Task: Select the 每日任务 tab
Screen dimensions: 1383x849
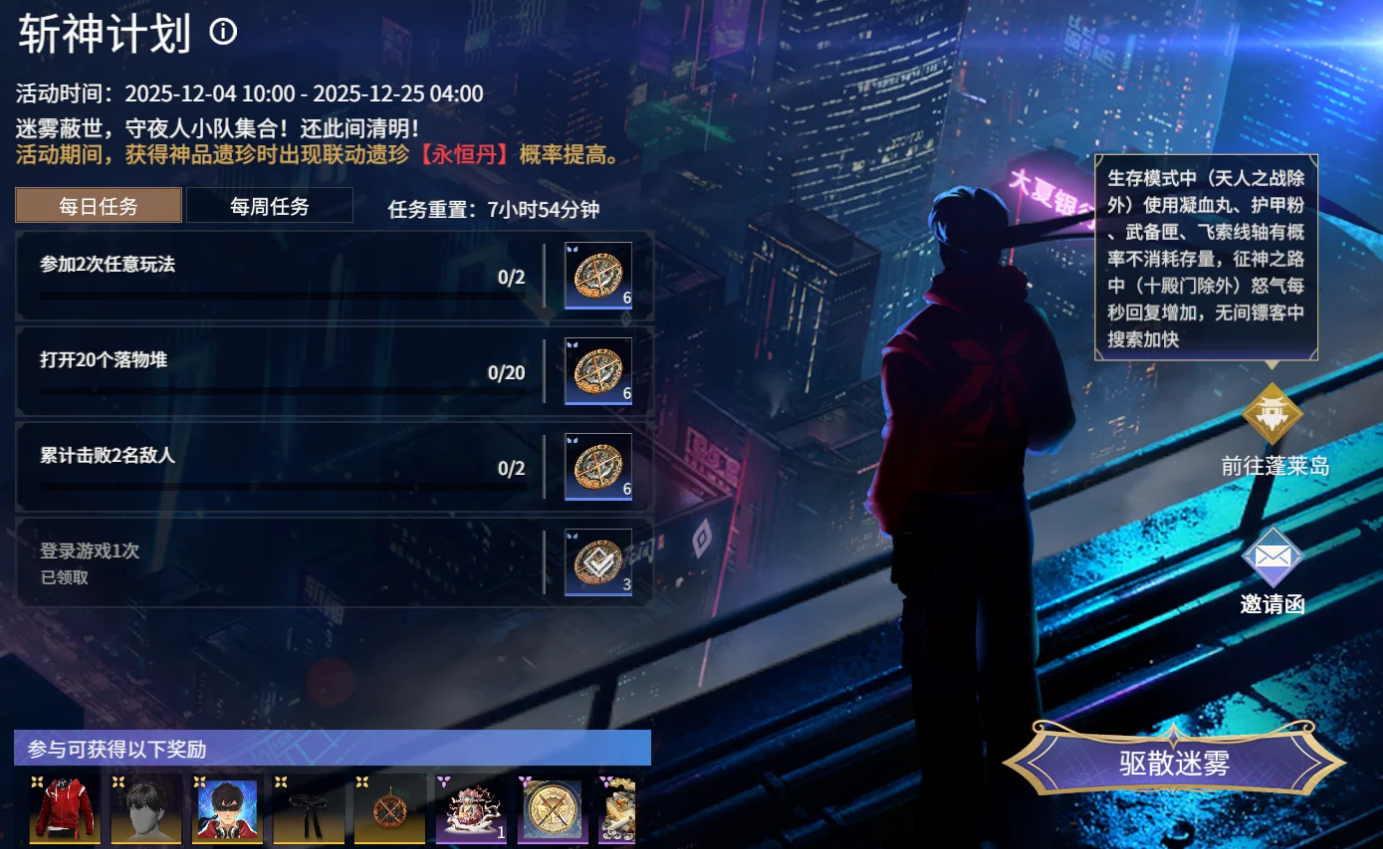Action: 97,204
